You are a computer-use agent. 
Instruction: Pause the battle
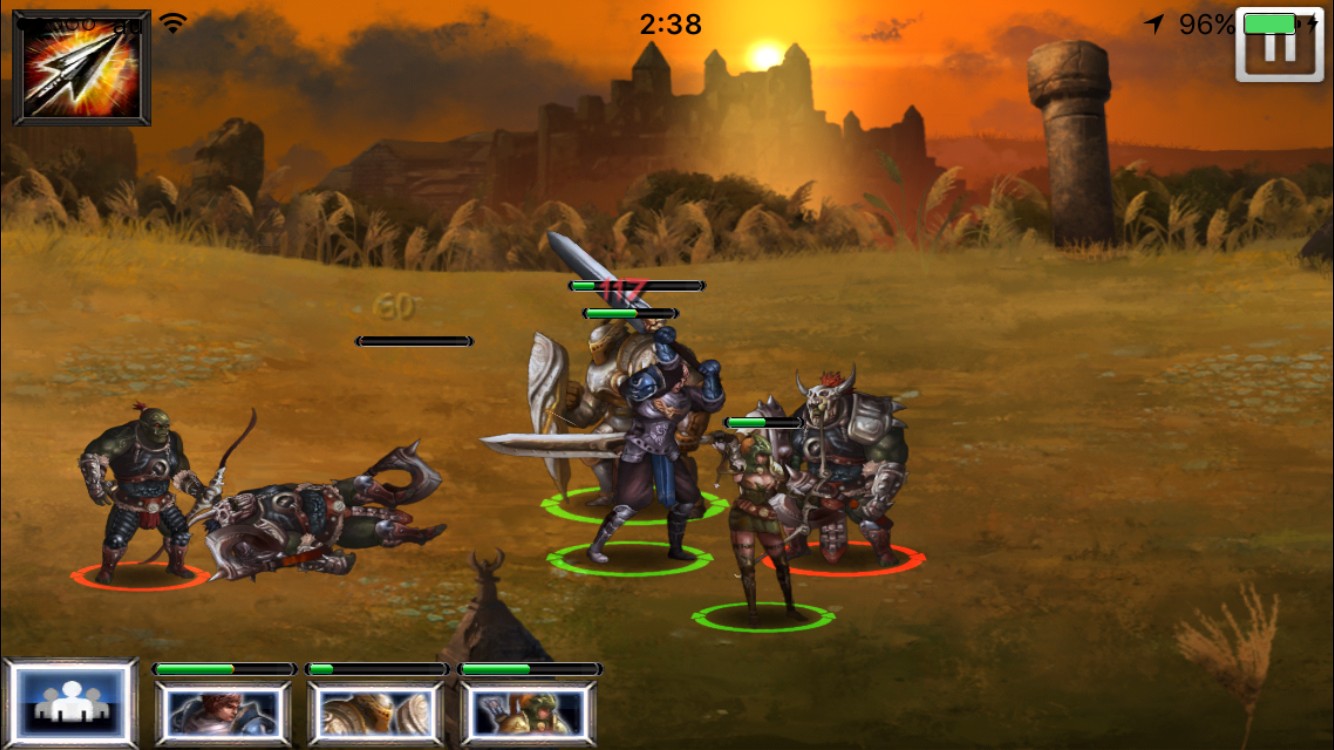click(1279, 46)
